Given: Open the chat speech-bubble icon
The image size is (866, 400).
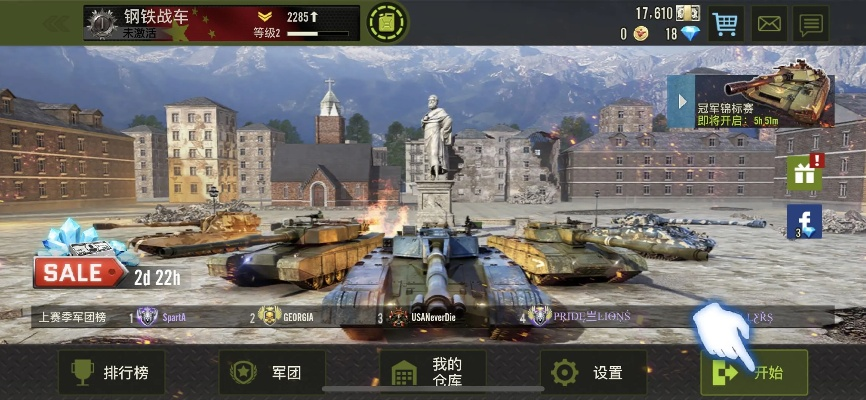Looking at the screenshot, I should (x=812, y=22).
